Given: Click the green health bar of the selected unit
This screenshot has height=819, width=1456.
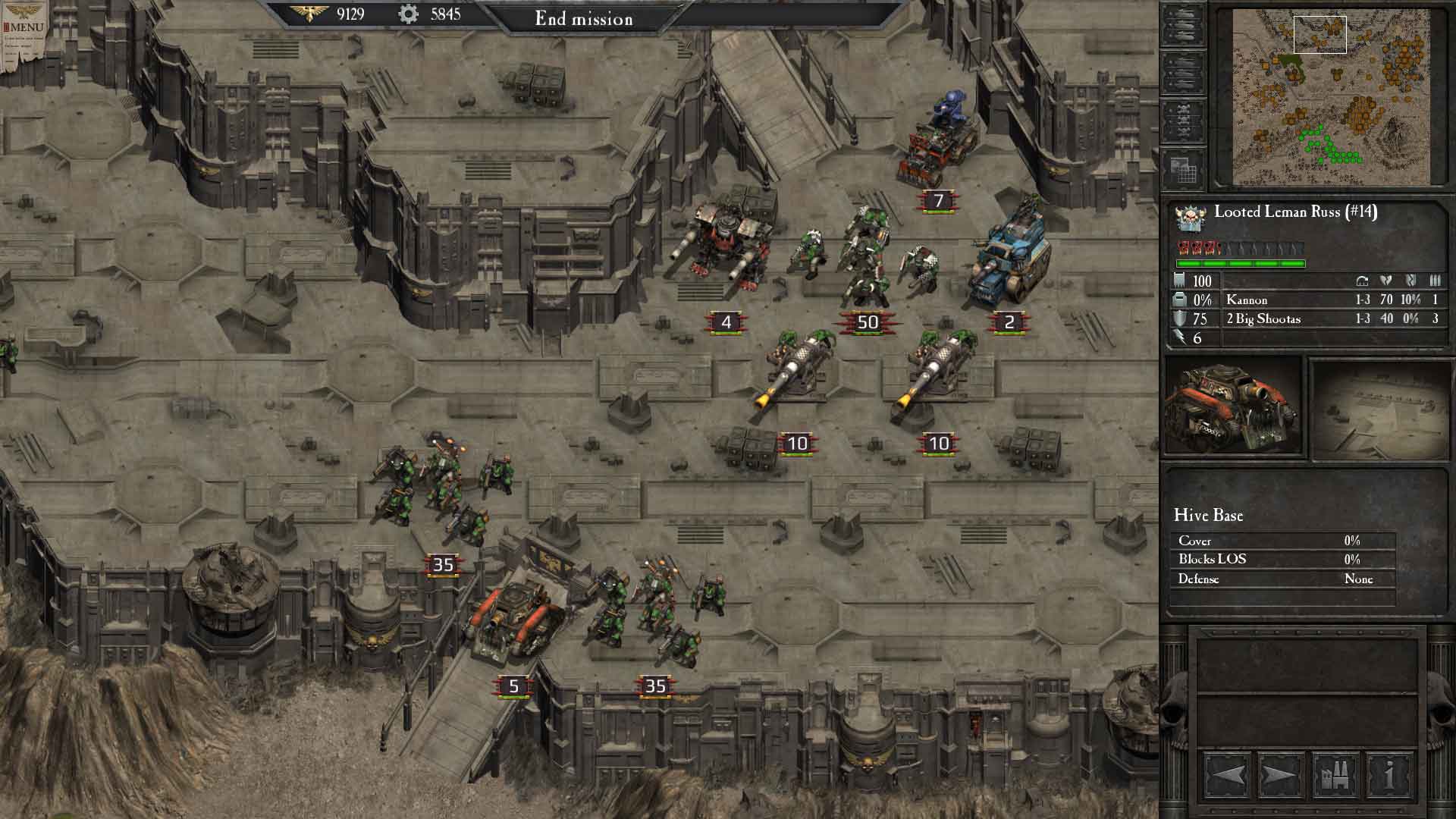Looking at the screenshot, I should (x=1240, y=262).
